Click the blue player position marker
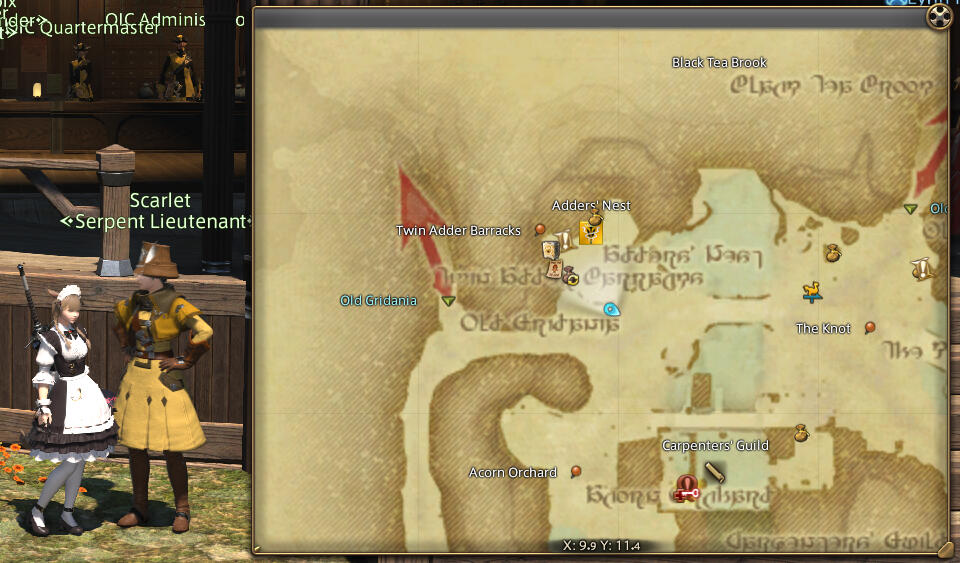The height and width of the screenshot is (563, 960). tap(612, 310)
